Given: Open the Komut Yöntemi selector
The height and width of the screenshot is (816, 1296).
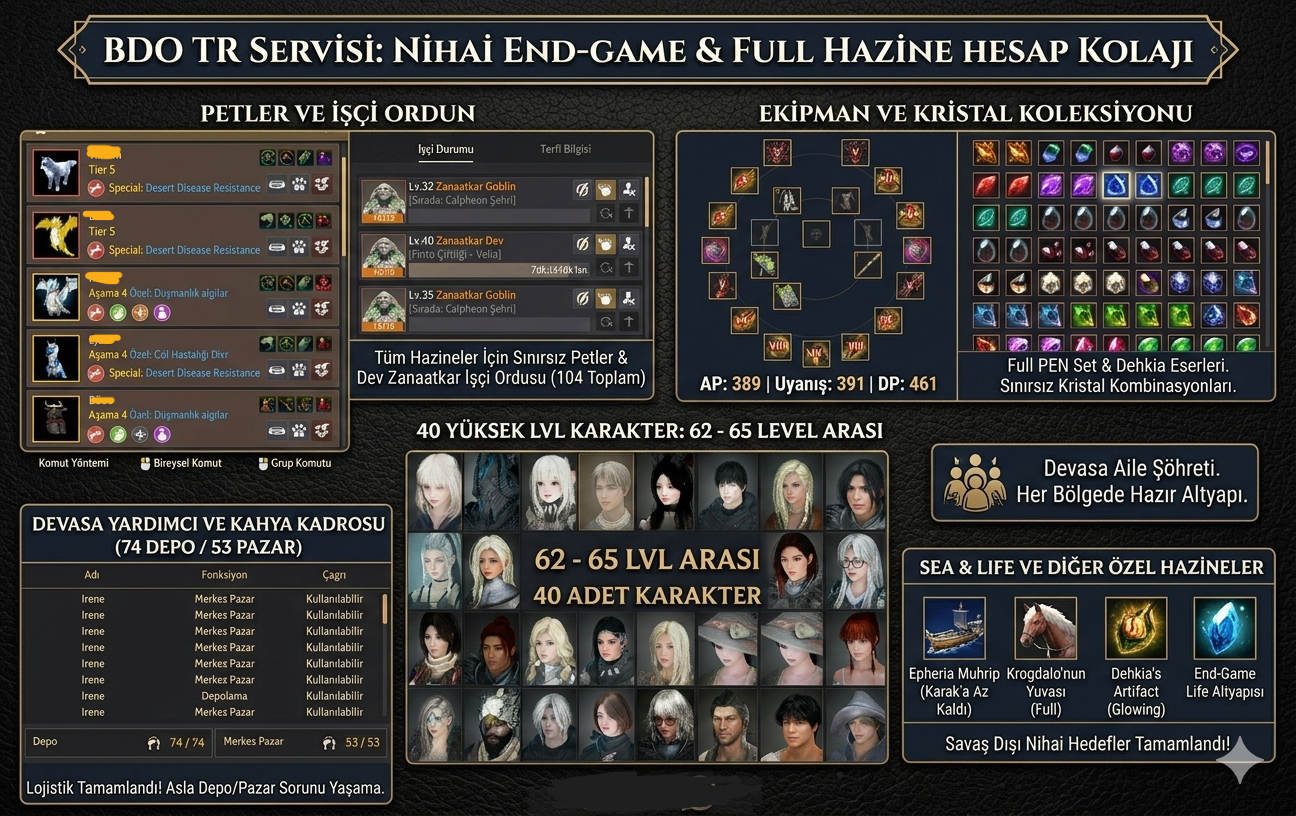Looking at the screenshot, I should coord(74,463).
